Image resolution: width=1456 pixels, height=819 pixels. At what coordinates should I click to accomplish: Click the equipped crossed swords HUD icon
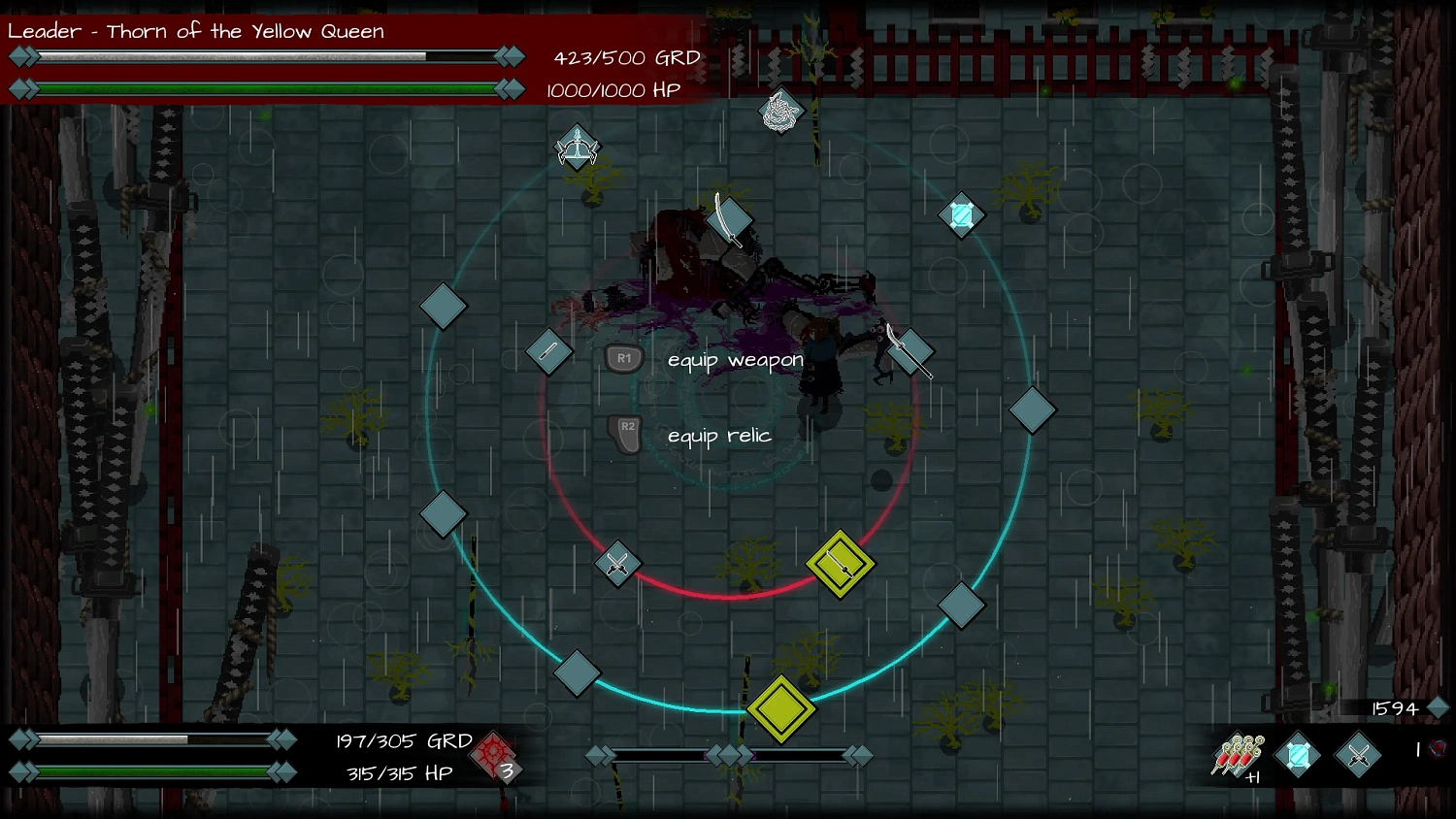(1358, 754)
